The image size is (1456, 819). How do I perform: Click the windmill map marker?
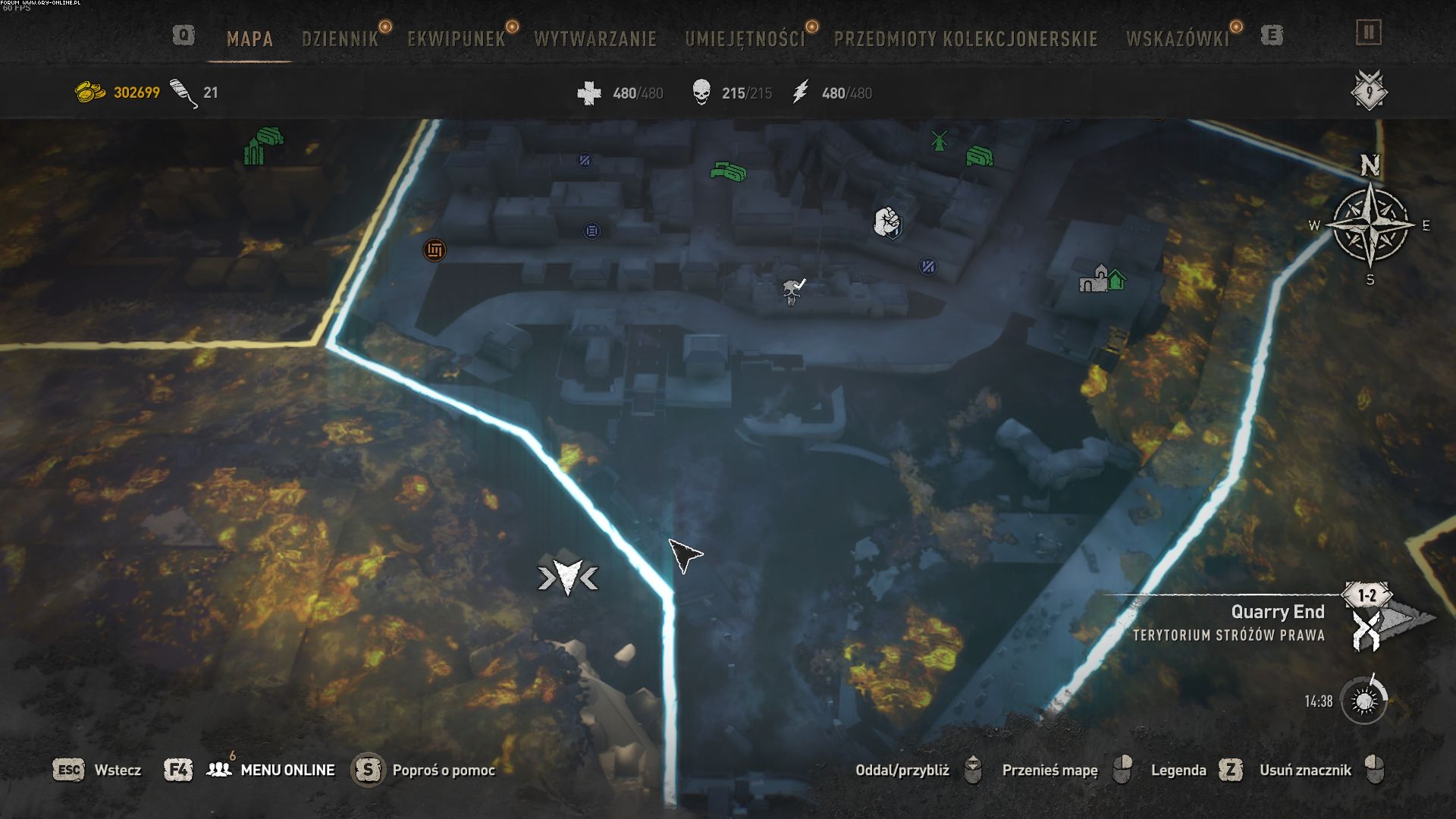939,140
